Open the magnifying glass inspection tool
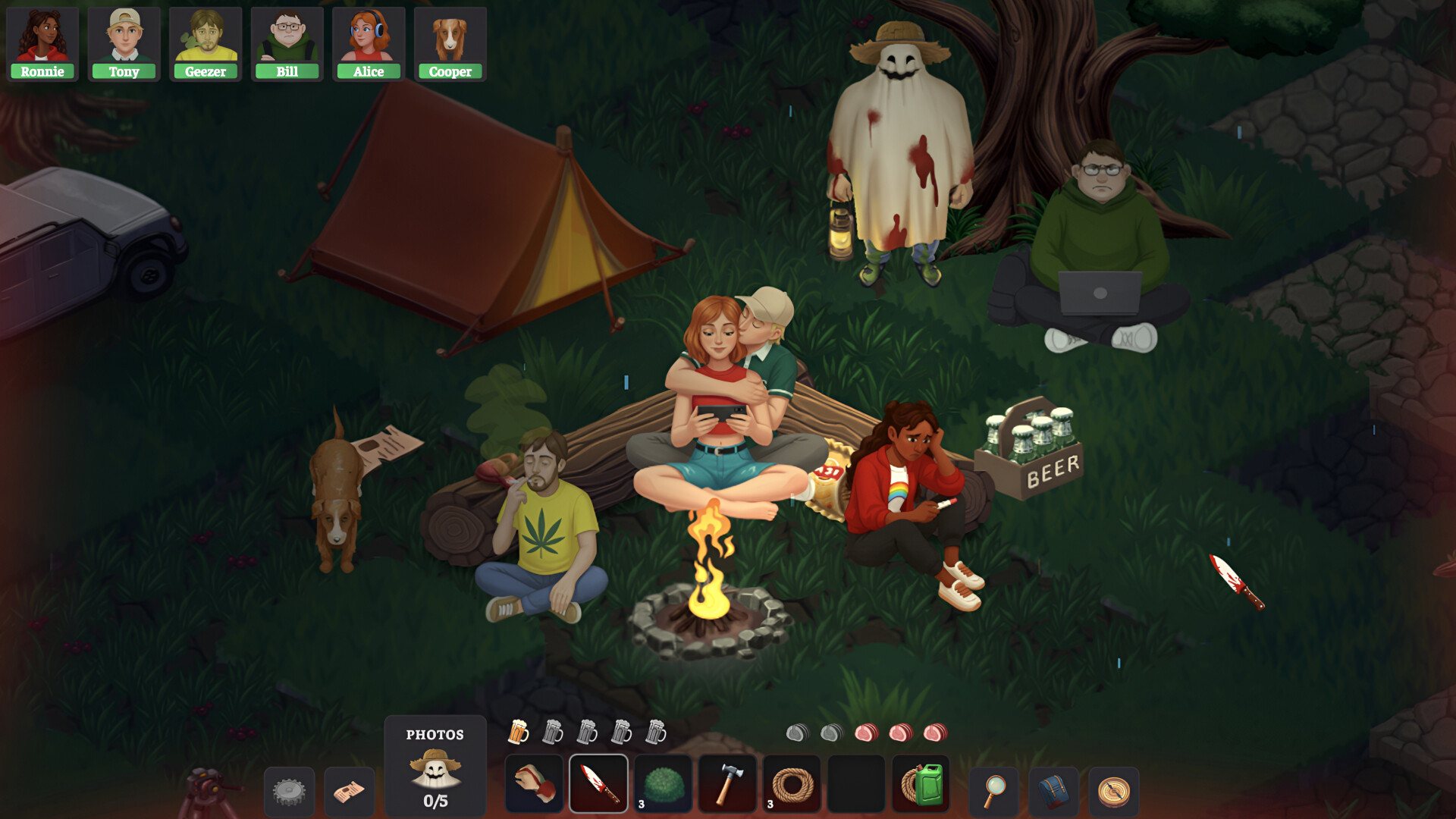 pyautogui.click(x=994, y=791)
